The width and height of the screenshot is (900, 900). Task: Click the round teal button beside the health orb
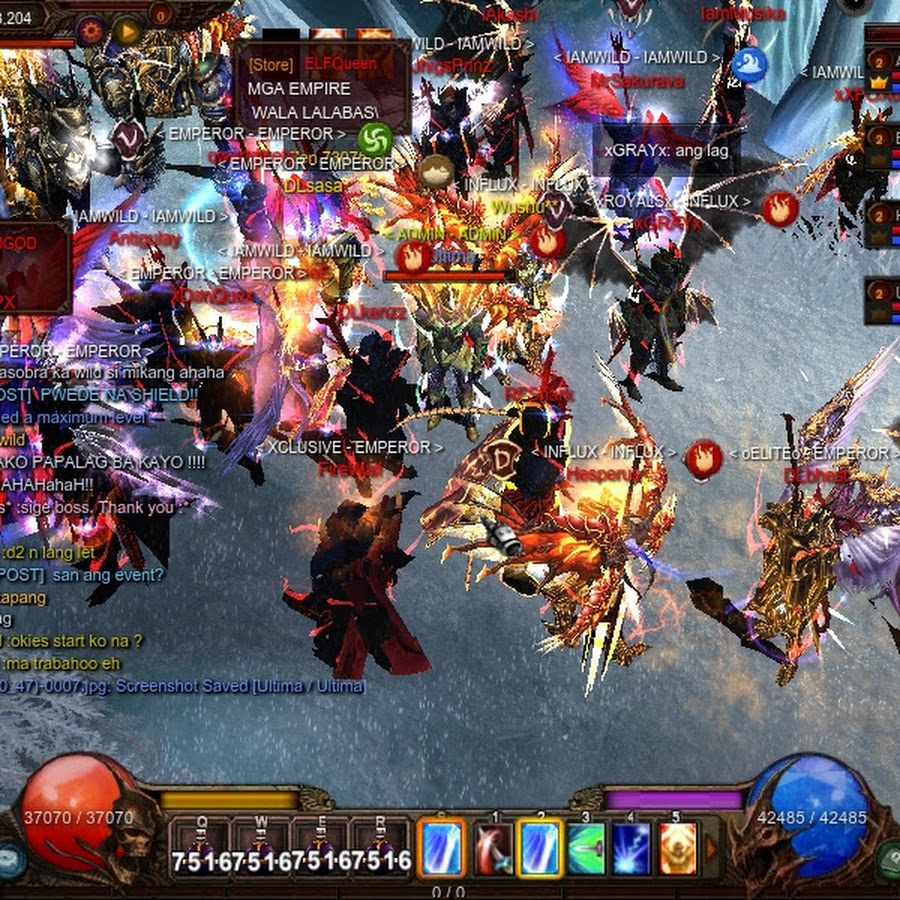coord(9,860)
